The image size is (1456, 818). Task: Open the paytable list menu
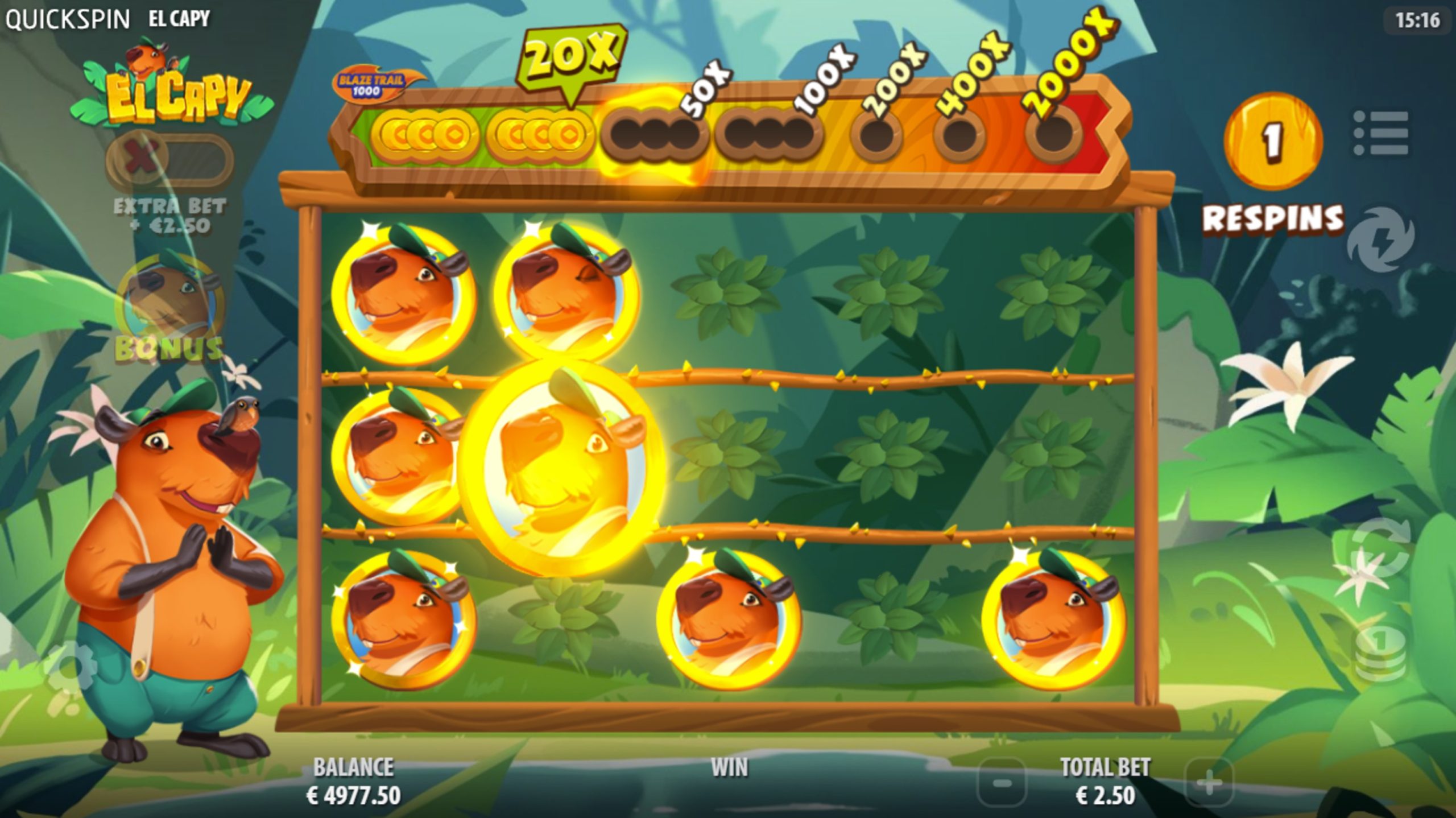coord(1381,133)
